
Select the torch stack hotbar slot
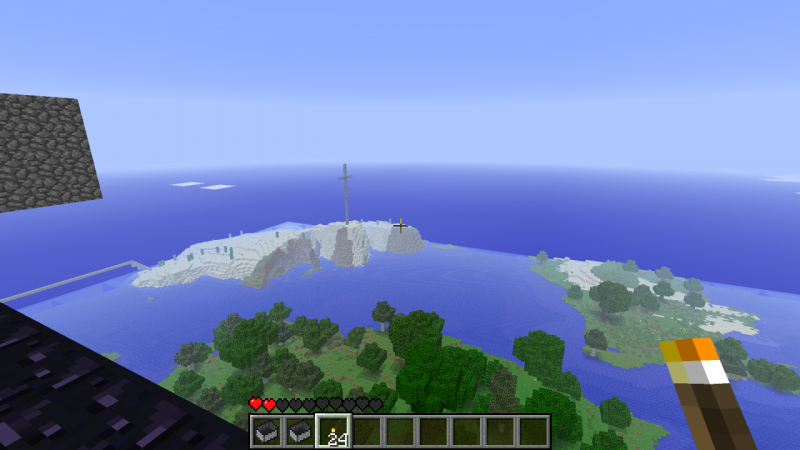[333, 431]
